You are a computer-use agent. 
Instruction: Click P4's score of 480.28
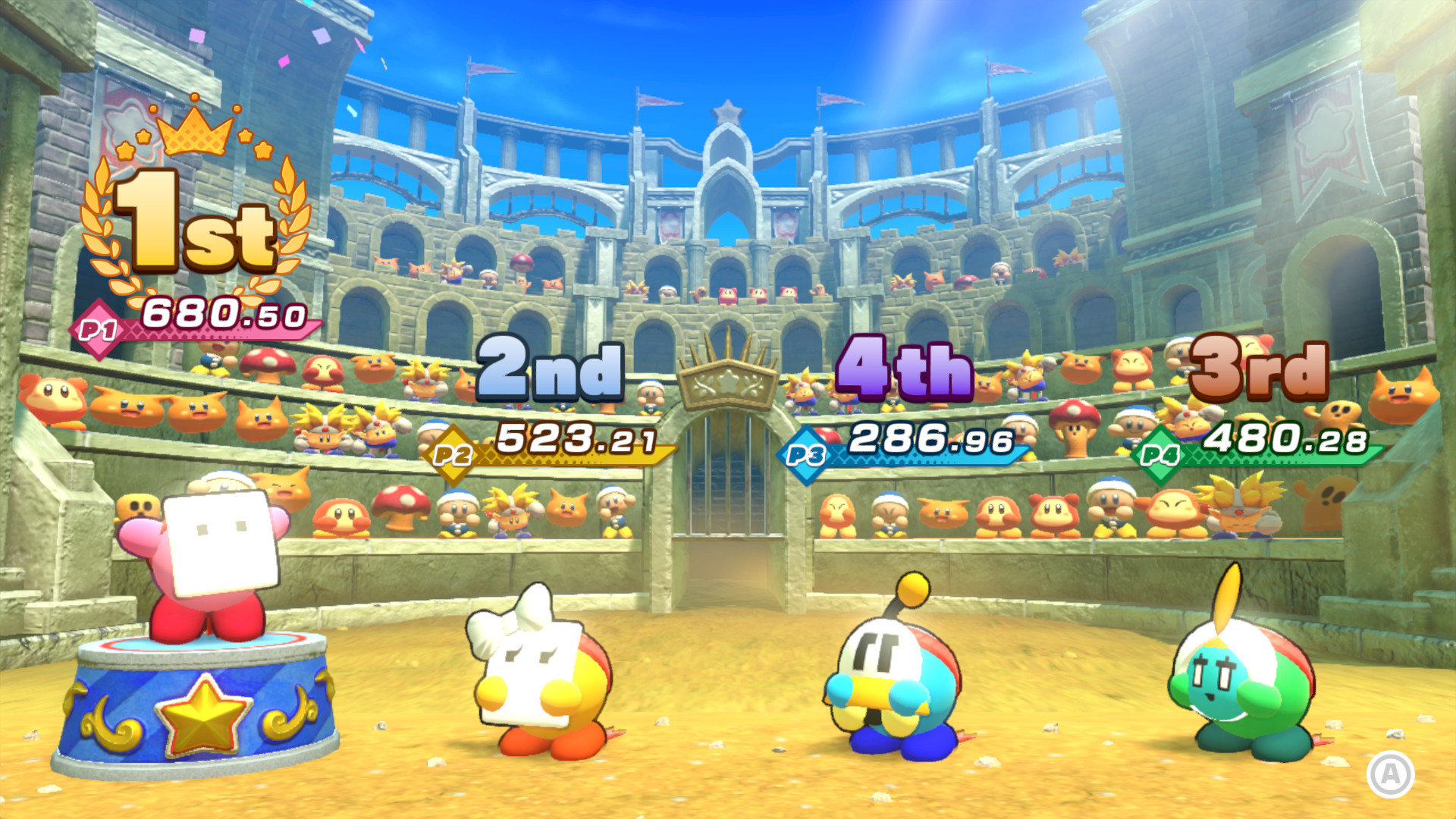(x=1289, y=438)
